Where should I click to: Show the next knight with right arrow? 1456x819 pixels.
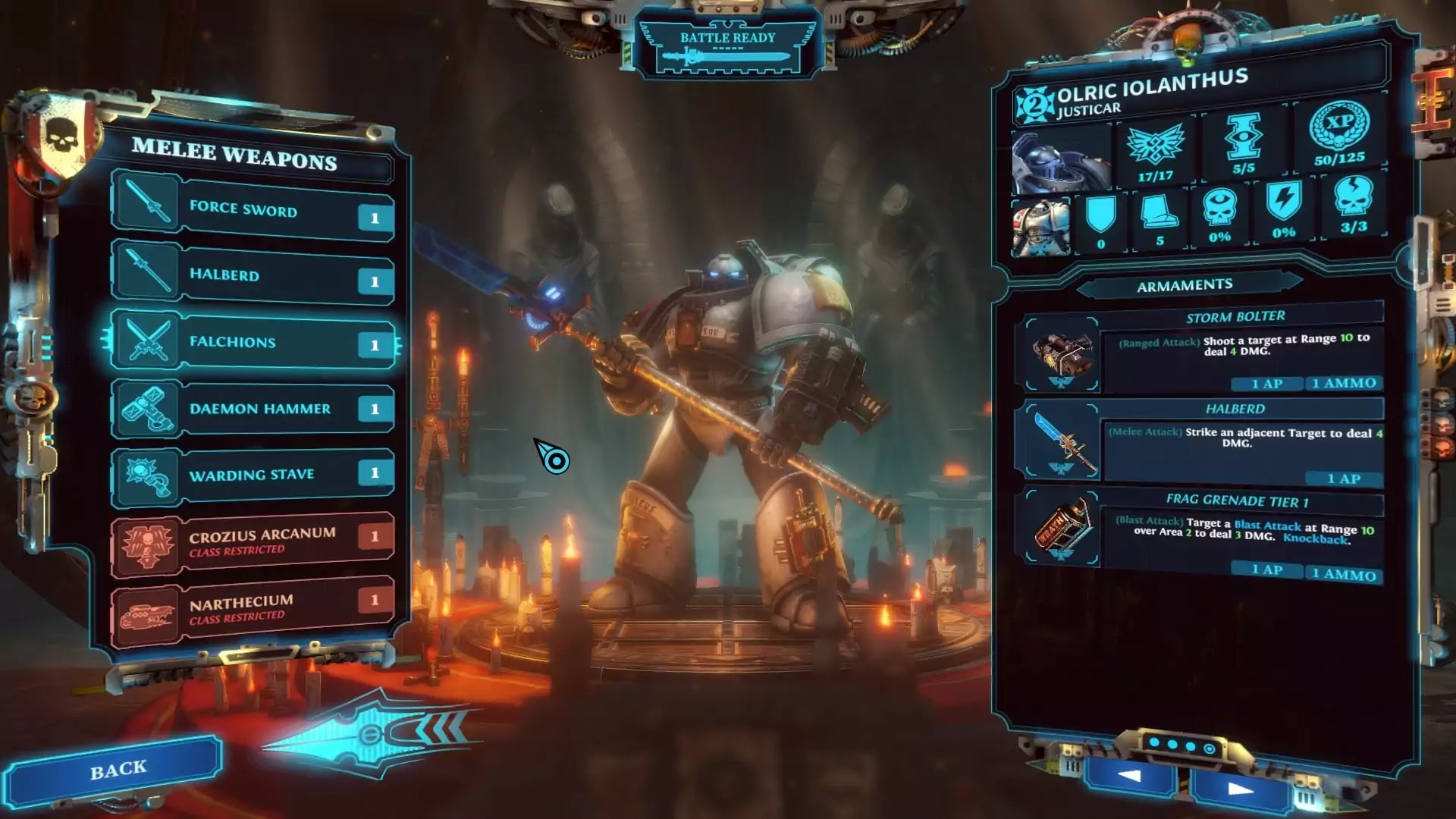pyautogui.click(x=1240, y=789)
